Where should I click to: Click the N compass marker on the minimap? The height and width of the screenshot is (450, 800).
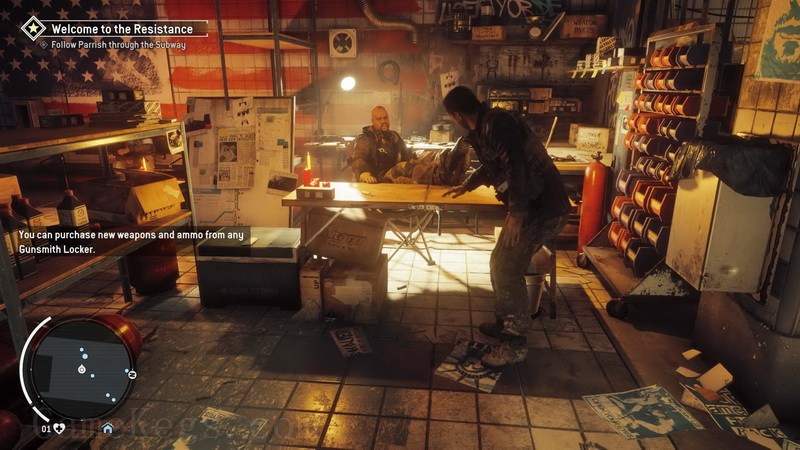coord(132,373)
